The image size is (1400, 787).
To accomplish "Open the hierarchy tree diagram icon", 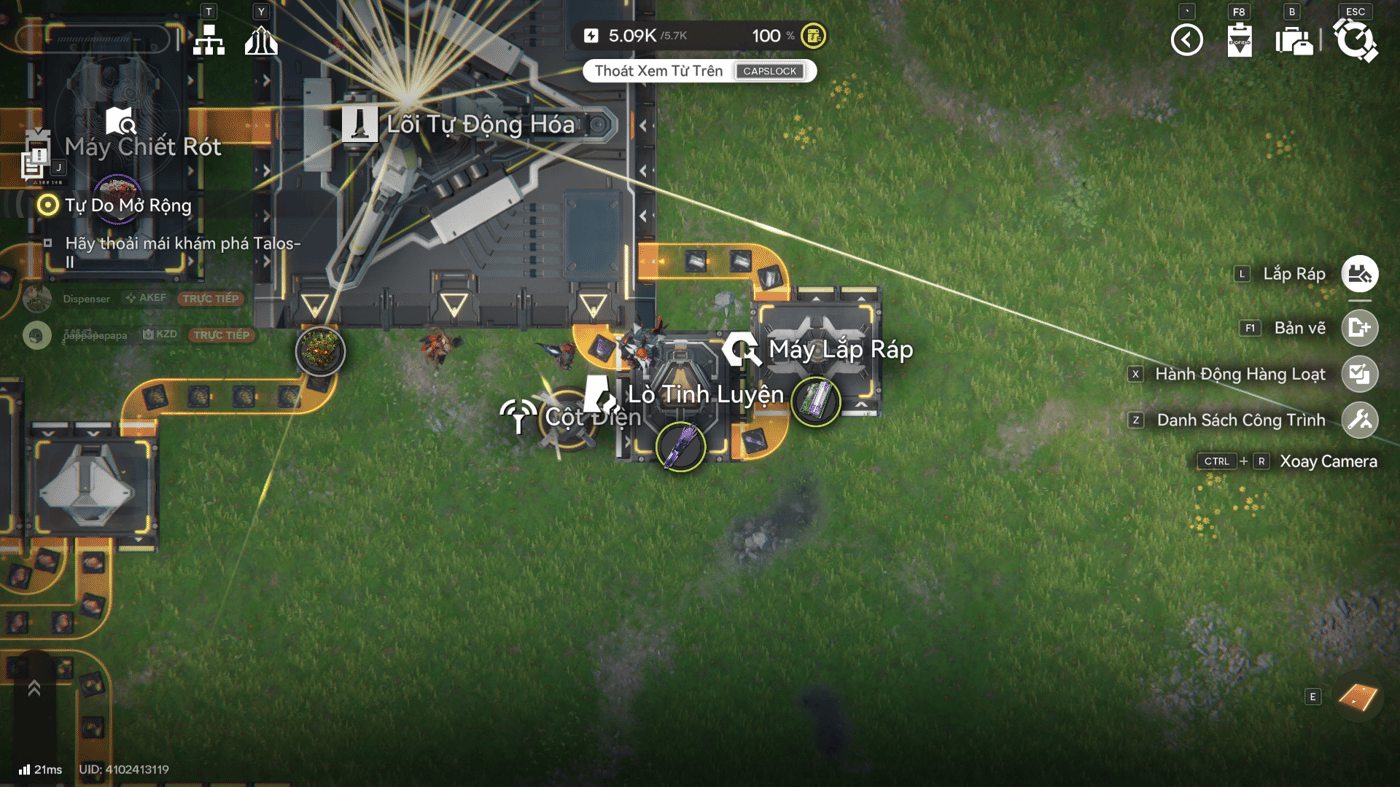I will 209,41.
